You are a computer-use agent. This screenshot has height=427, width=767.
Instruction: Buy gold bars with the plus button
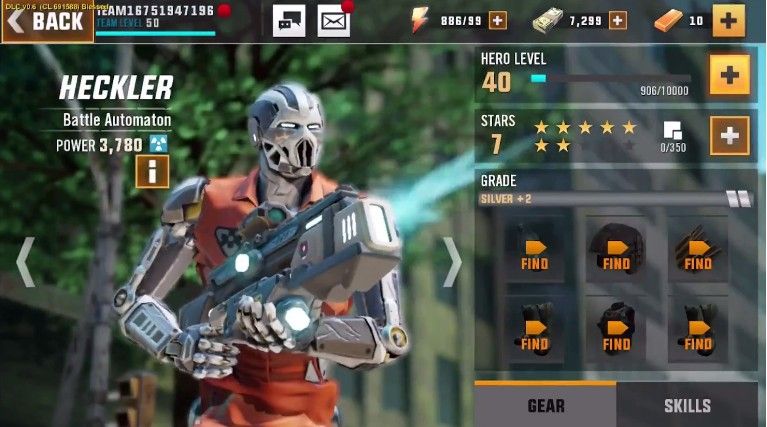pyautogui.click(x=728, y=20)
